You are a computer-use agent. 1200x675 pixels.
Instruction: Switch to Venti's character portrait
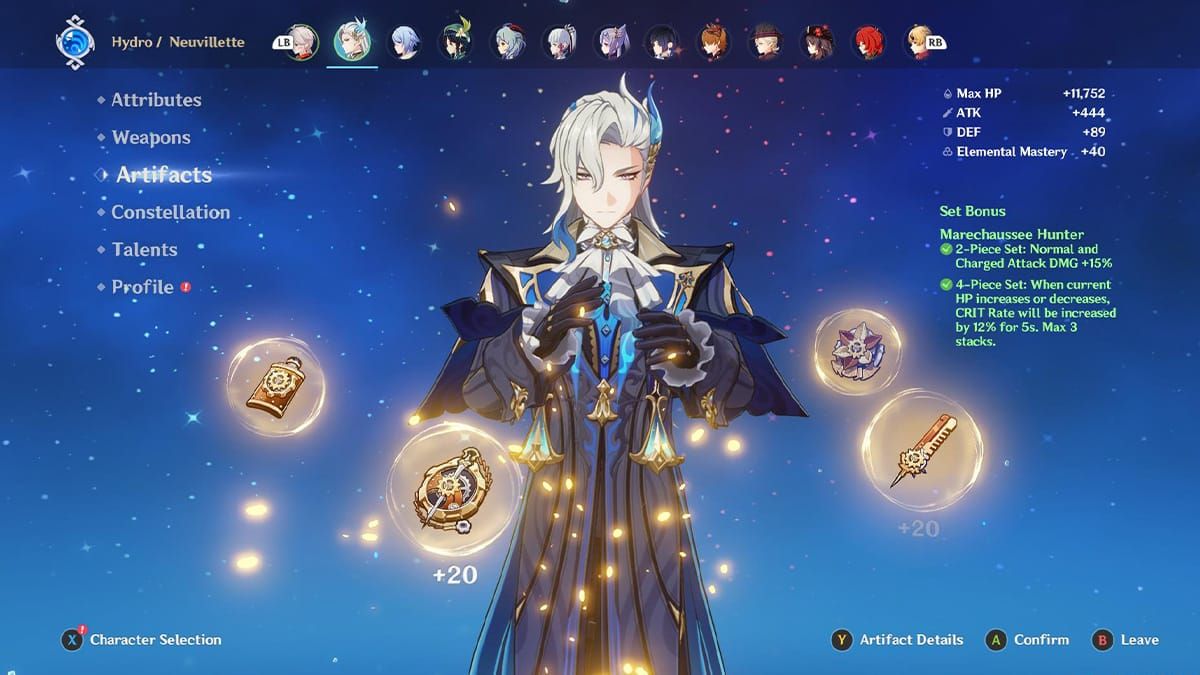coord(455,42)
